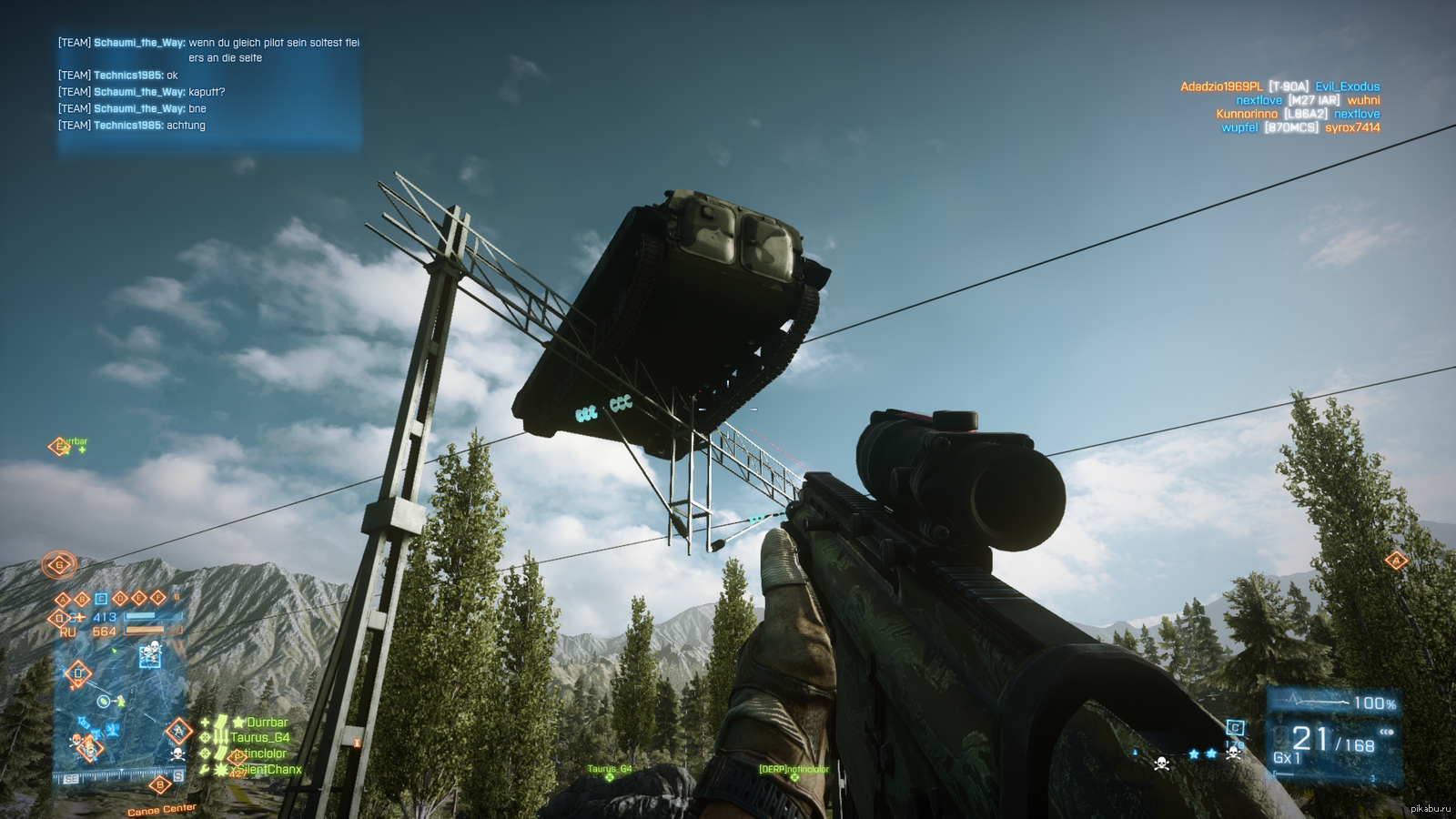Viewport: 1456px width, 819px height.
Task: Select blue flag C in the flag status row
Action: pyautogui.click(x=101, y=599)
